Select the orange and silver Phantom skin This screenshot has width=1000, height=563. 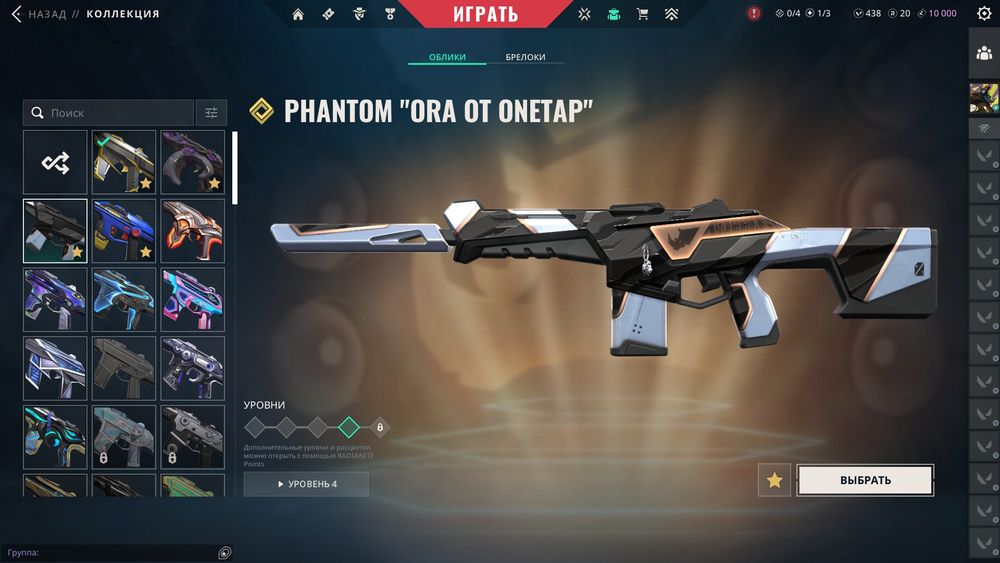(192, 230)
